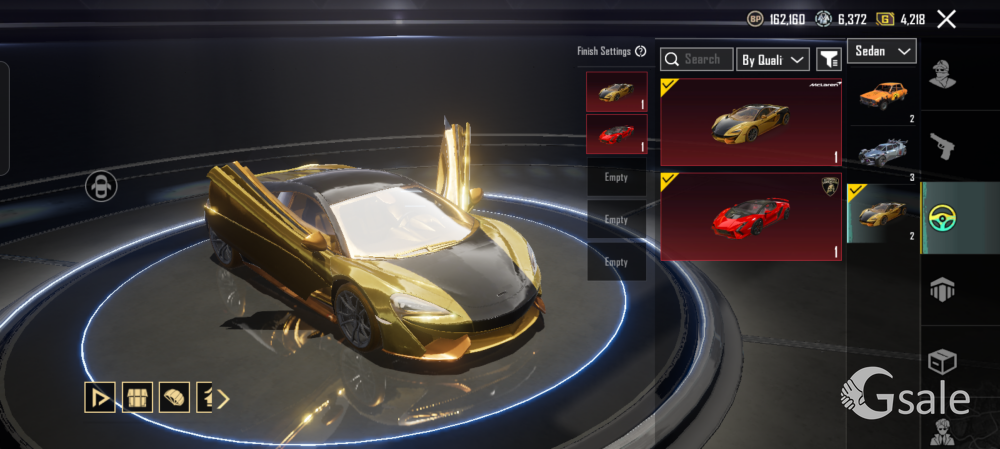Open the Sedan vehicle type dropdown
1000x449 pixels.
click(x=882, y=51)
